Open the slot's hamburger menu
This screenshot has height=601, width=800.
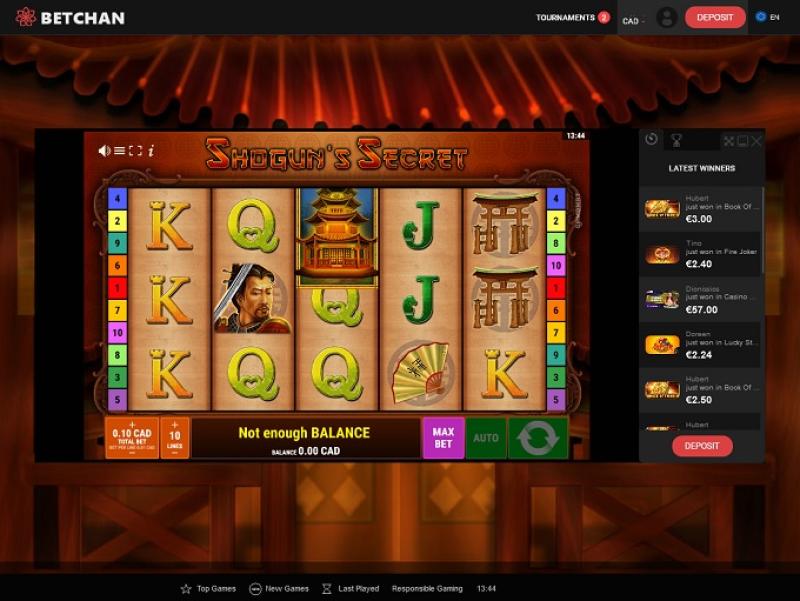coord(120,151)
